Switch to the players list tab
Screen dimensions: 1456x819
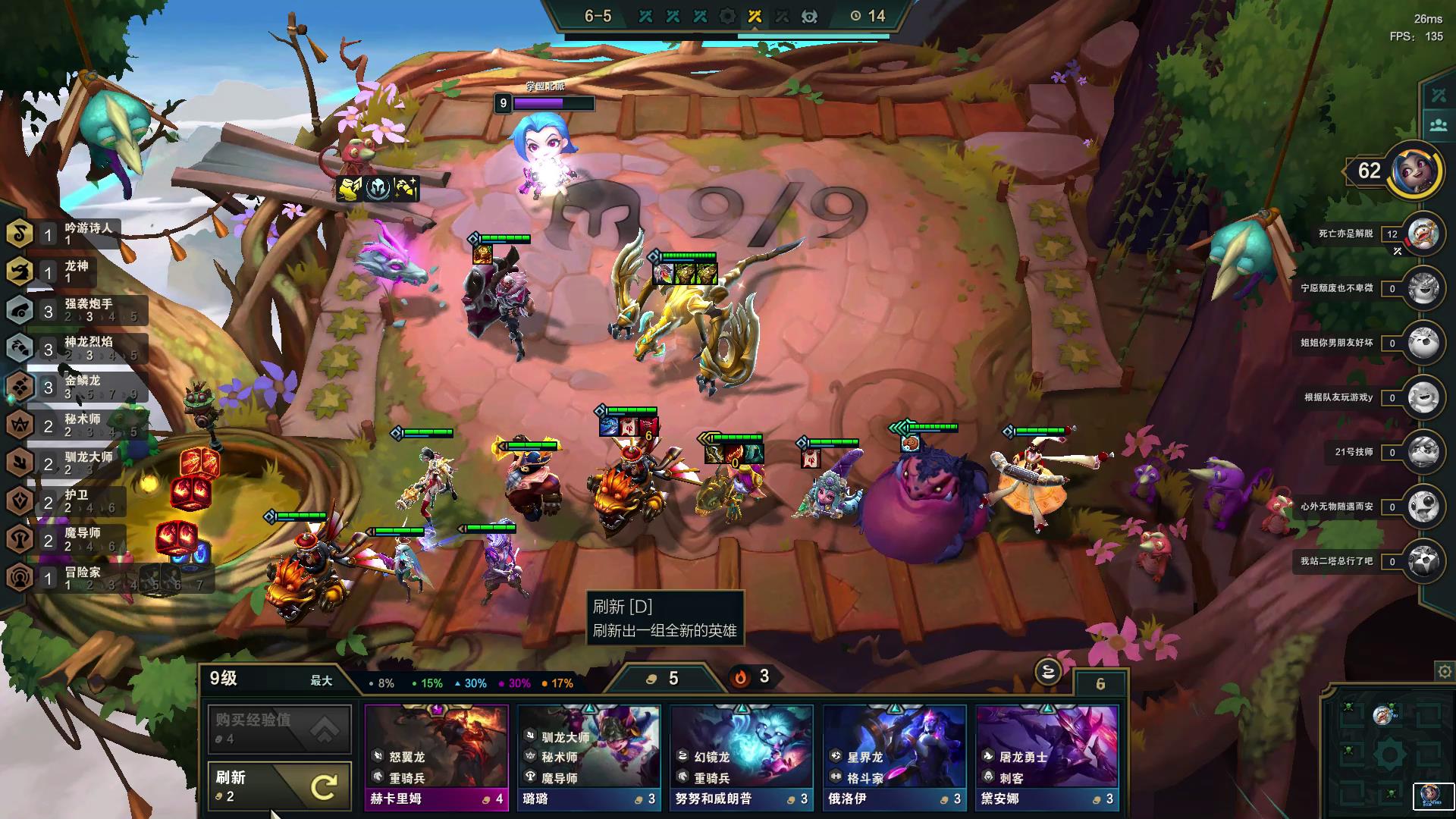pos(1439,126)
